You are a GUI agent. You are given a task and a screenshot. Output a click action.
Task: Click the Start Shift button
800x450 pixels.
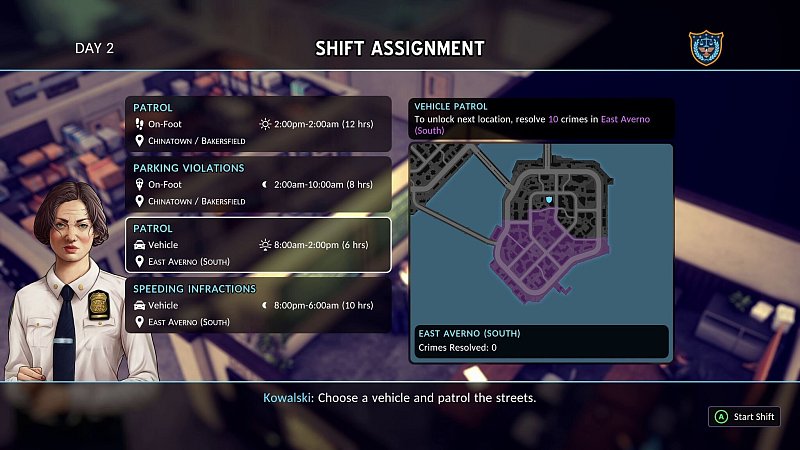pos(745,417)
